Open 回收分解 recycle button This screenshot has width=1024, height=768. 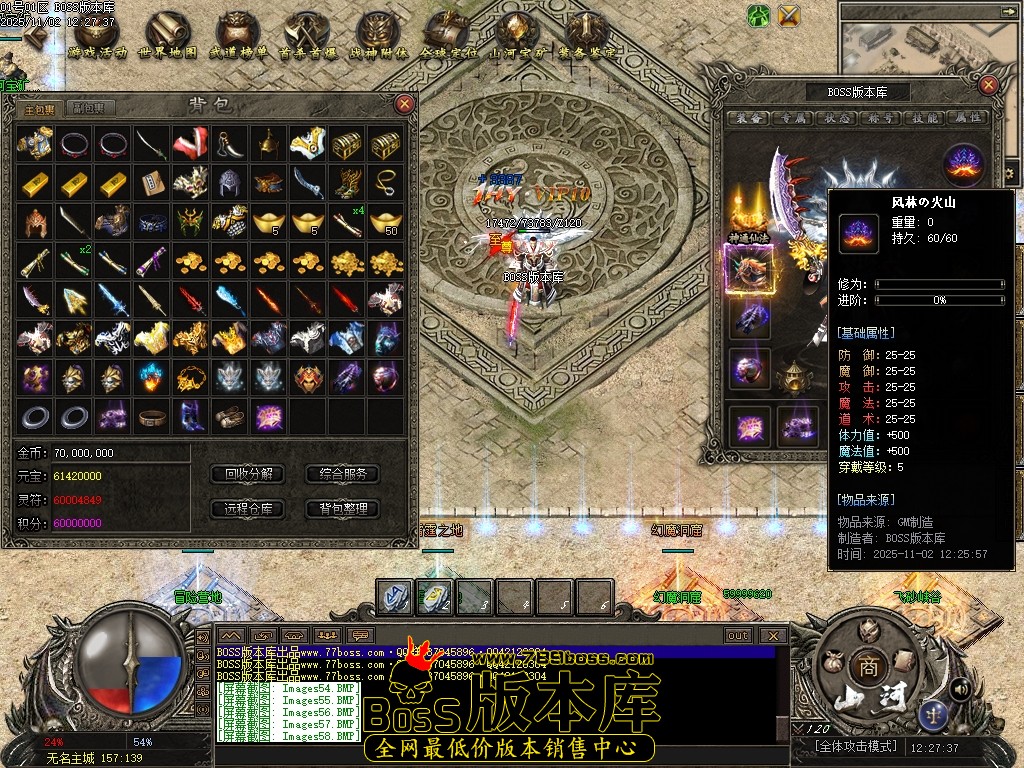[x=249, y=474]
